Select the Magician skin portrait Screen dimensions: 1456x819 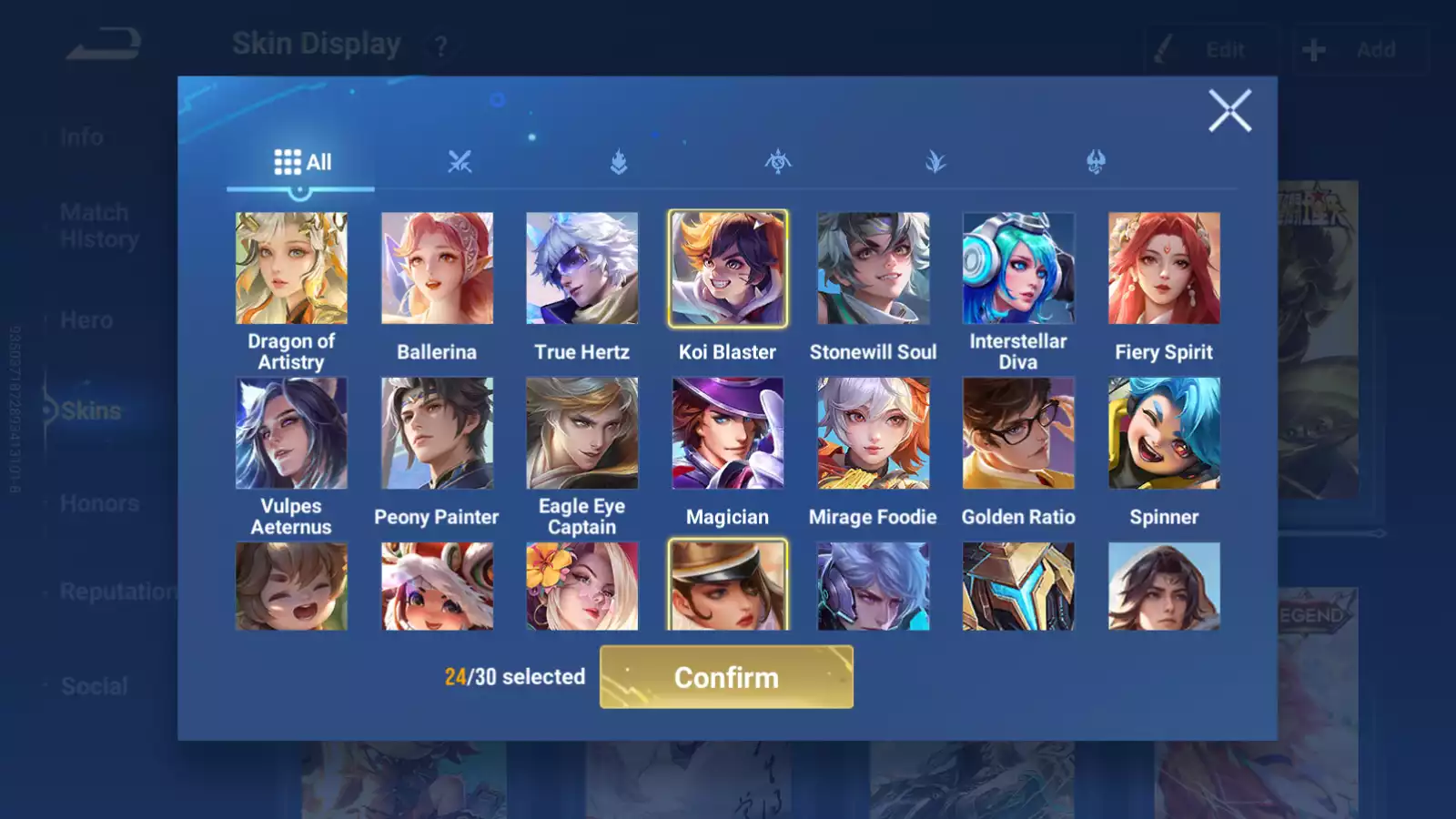pos(728,433)
